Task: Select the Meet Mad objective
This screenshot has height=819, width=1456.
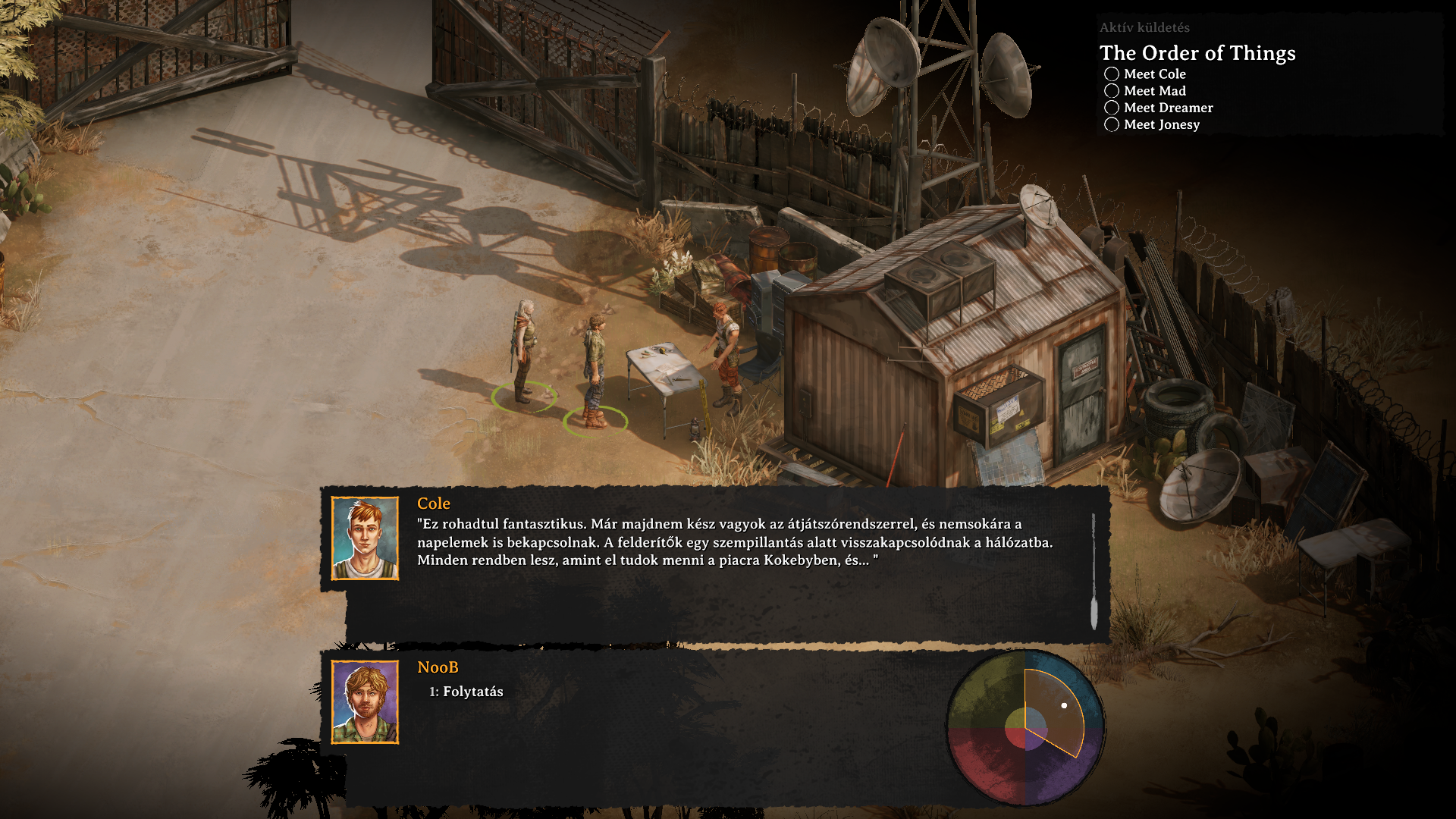Action: (1154, 91)
